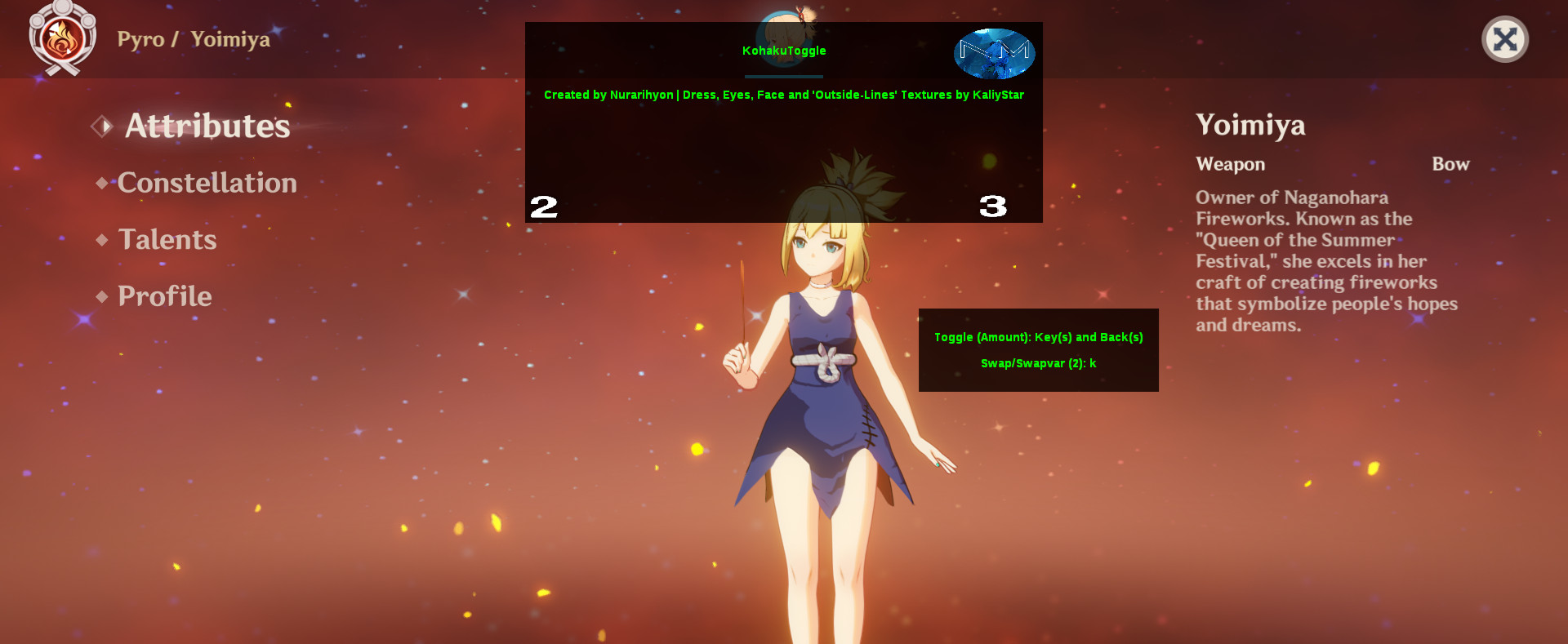This screenshot has width=1568, height=644.
Task: Toggle the Swap/Swapvar (2): k option
Action: tap(1038, 364)
